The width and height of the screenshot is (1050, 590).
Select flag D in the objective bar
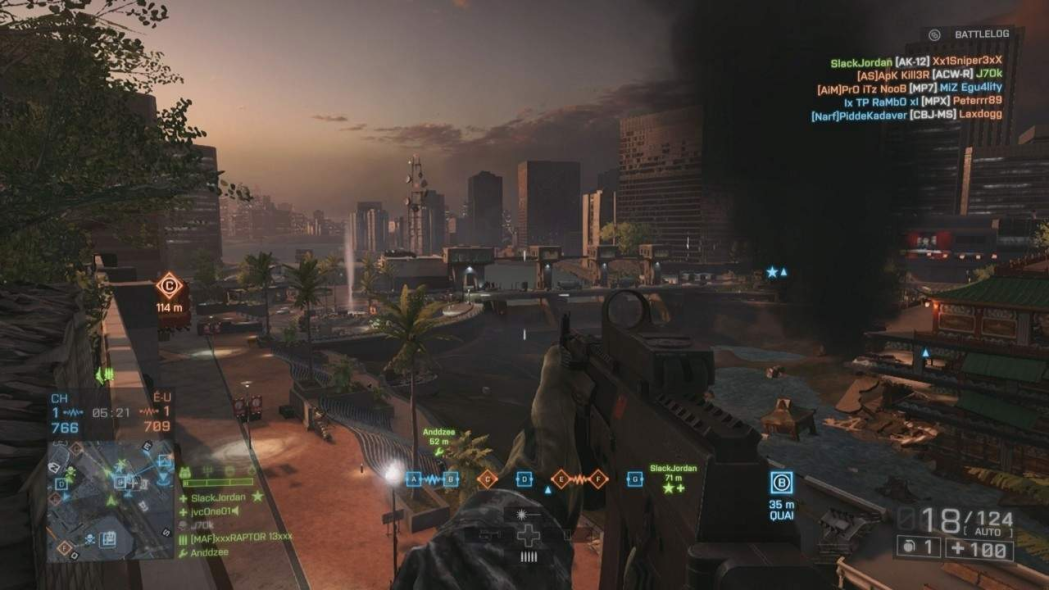click(x=523, y=479)
